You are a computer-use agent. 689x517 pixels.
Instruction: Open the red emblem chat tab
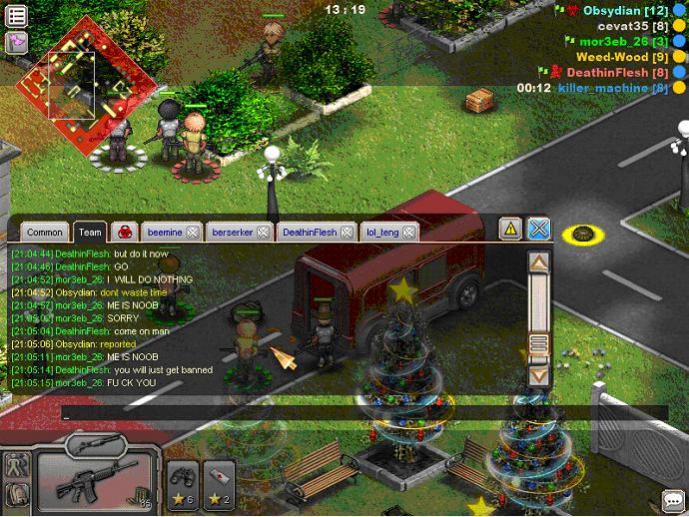(124, 232)
